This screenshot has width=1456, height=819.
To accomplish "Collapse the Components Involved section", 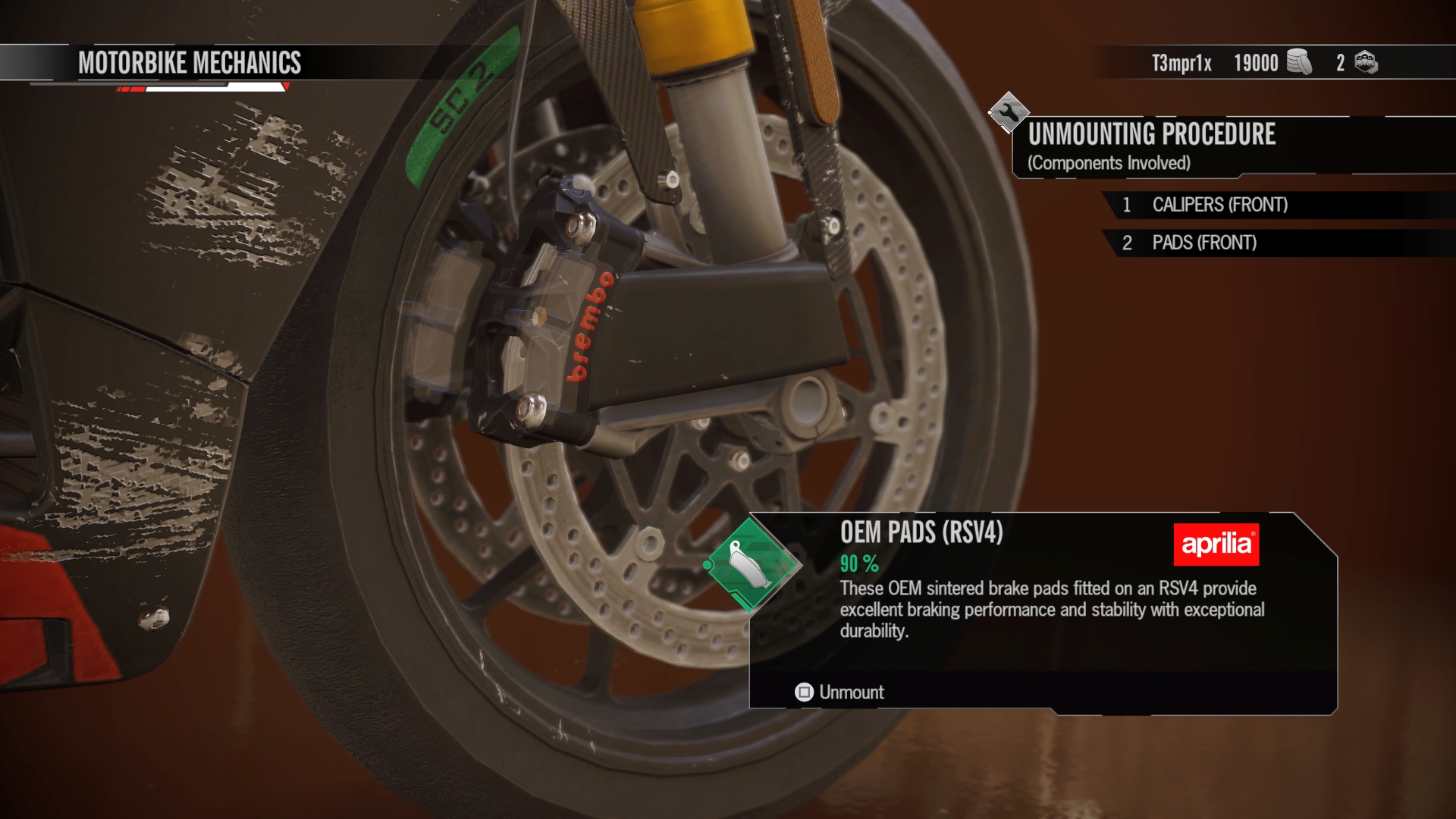I will [x=1109, y=162].
